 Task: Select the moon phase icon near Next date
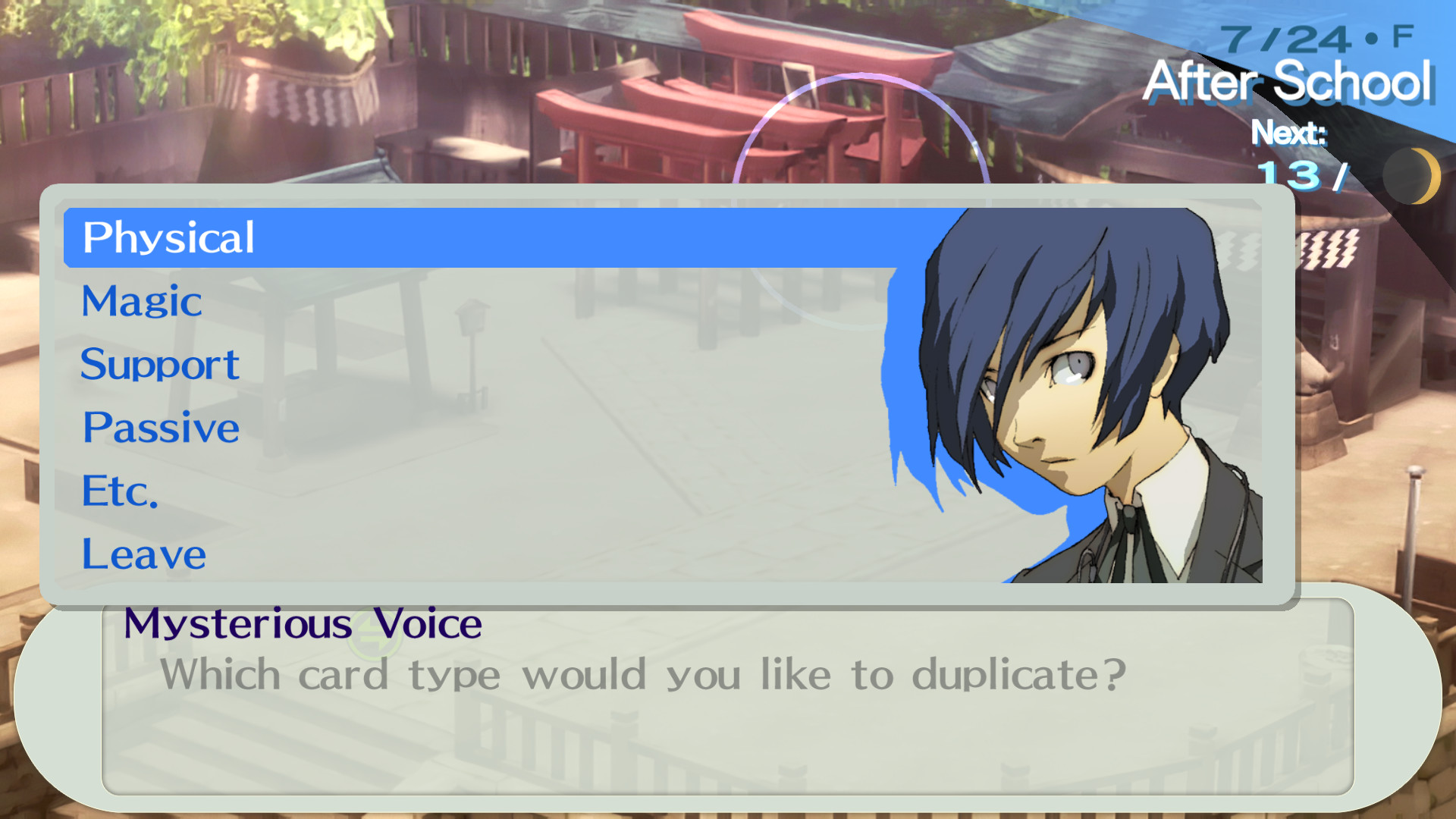[x=1412, y=174]
